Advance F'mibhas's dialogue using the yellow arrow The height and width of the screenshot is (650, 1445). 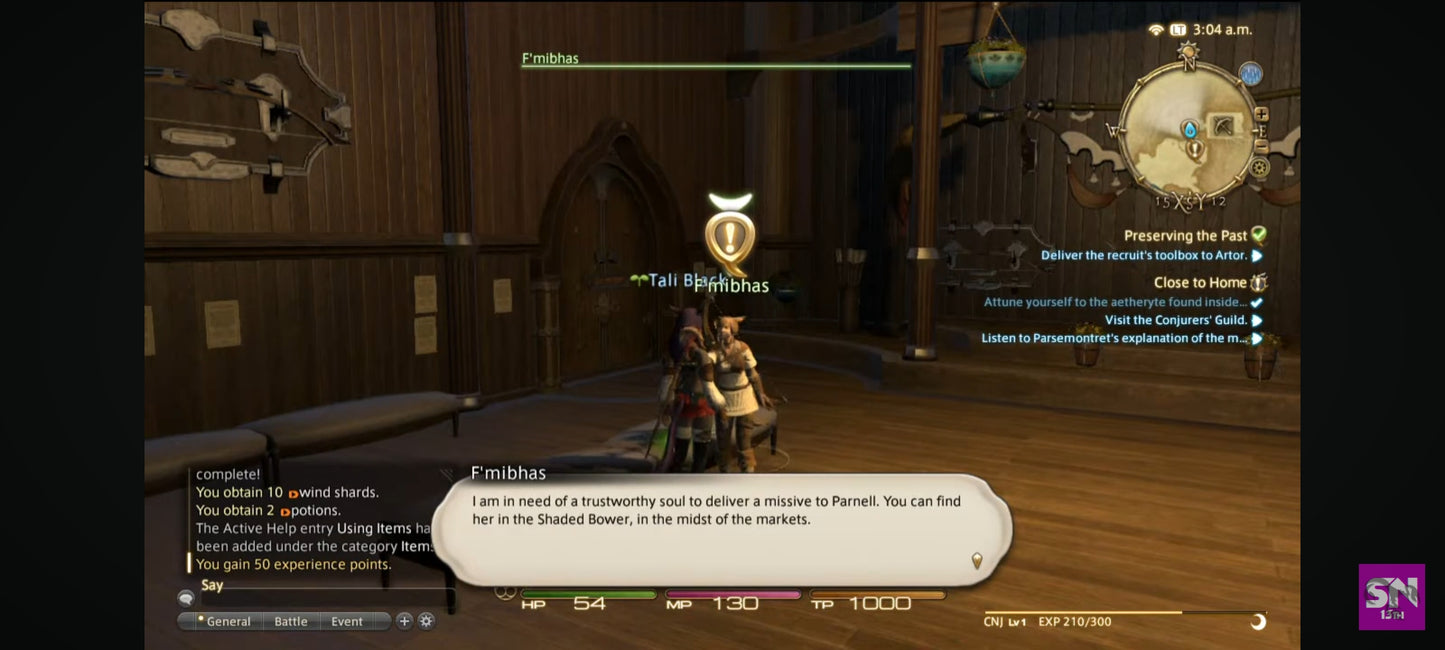(977, 561)
